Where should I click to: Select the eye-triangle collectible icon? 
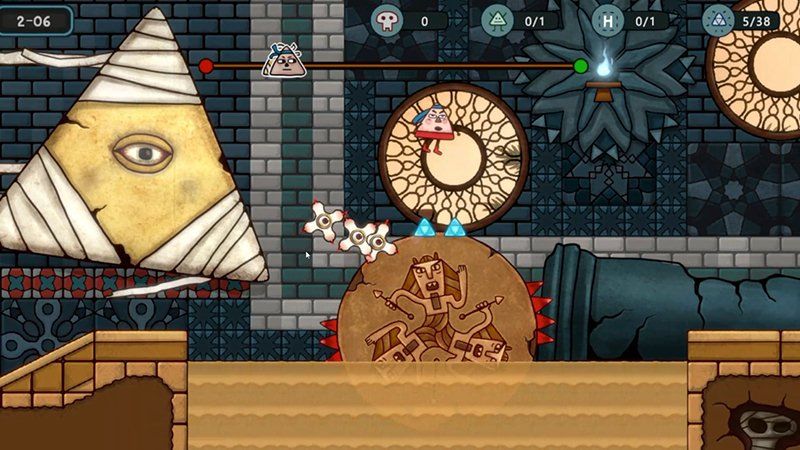pos(497,20)
